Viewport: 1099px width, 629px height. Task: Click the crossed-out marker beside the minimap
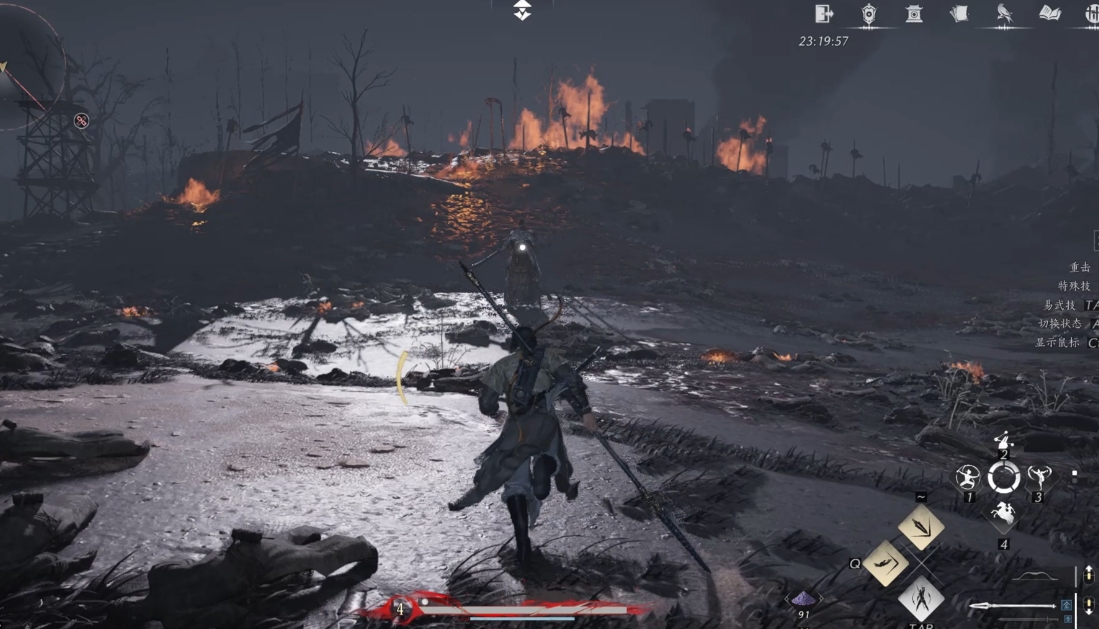82,121
